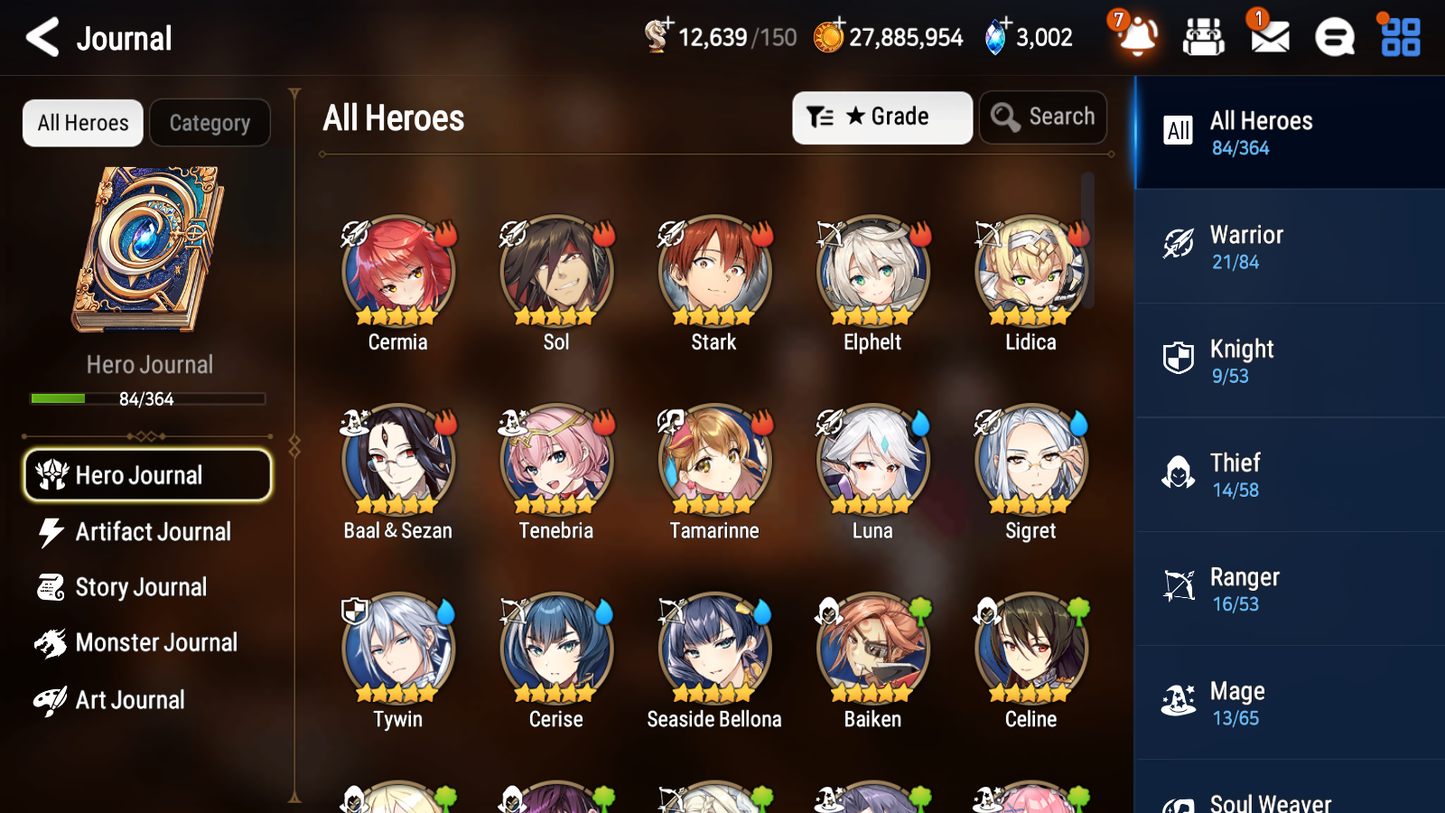
Task: Open the main menu grid icon
Action: click(1398, 36)
